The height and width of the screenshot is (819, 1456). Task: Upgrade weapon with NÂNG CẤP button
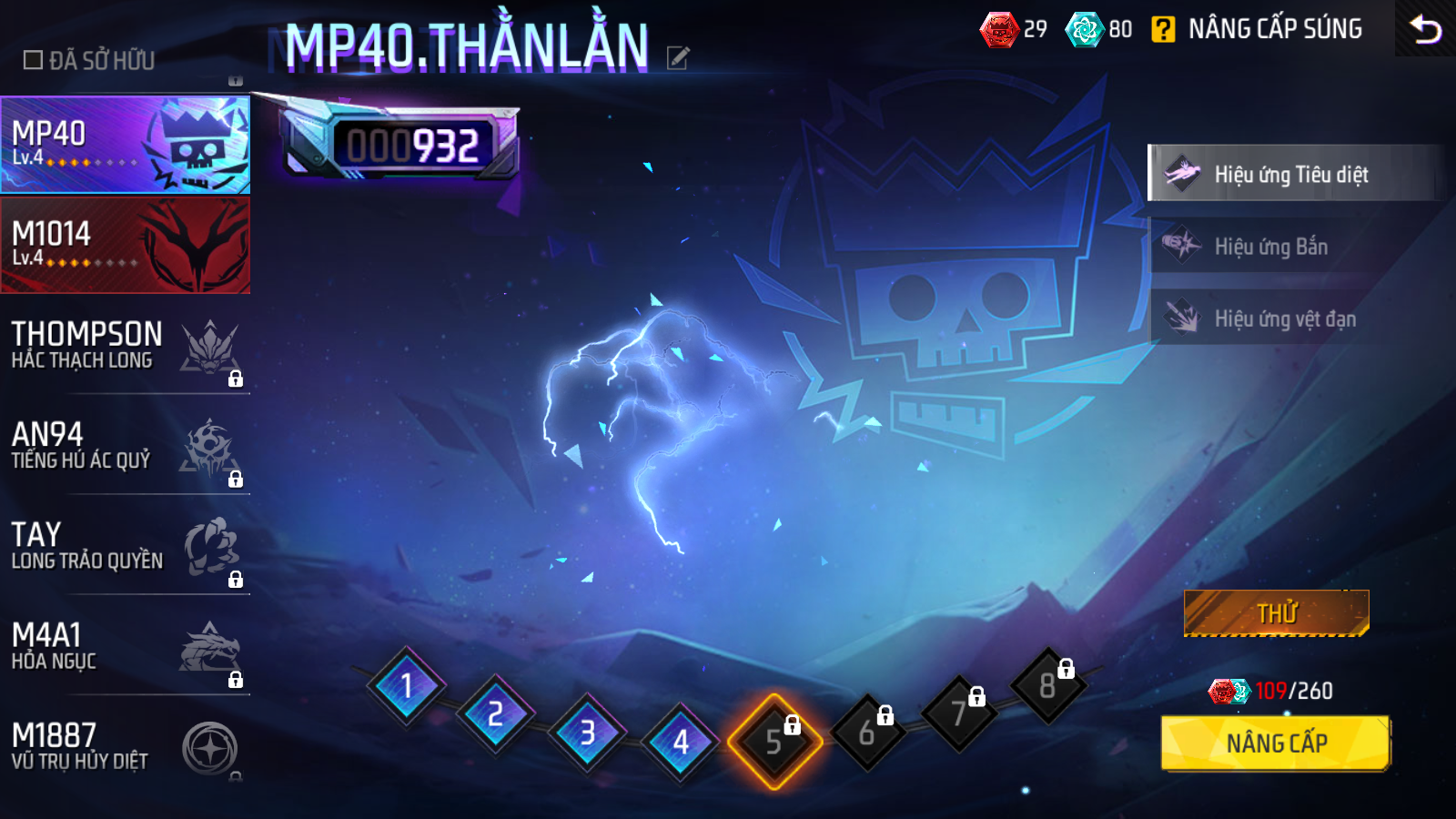1276,743
